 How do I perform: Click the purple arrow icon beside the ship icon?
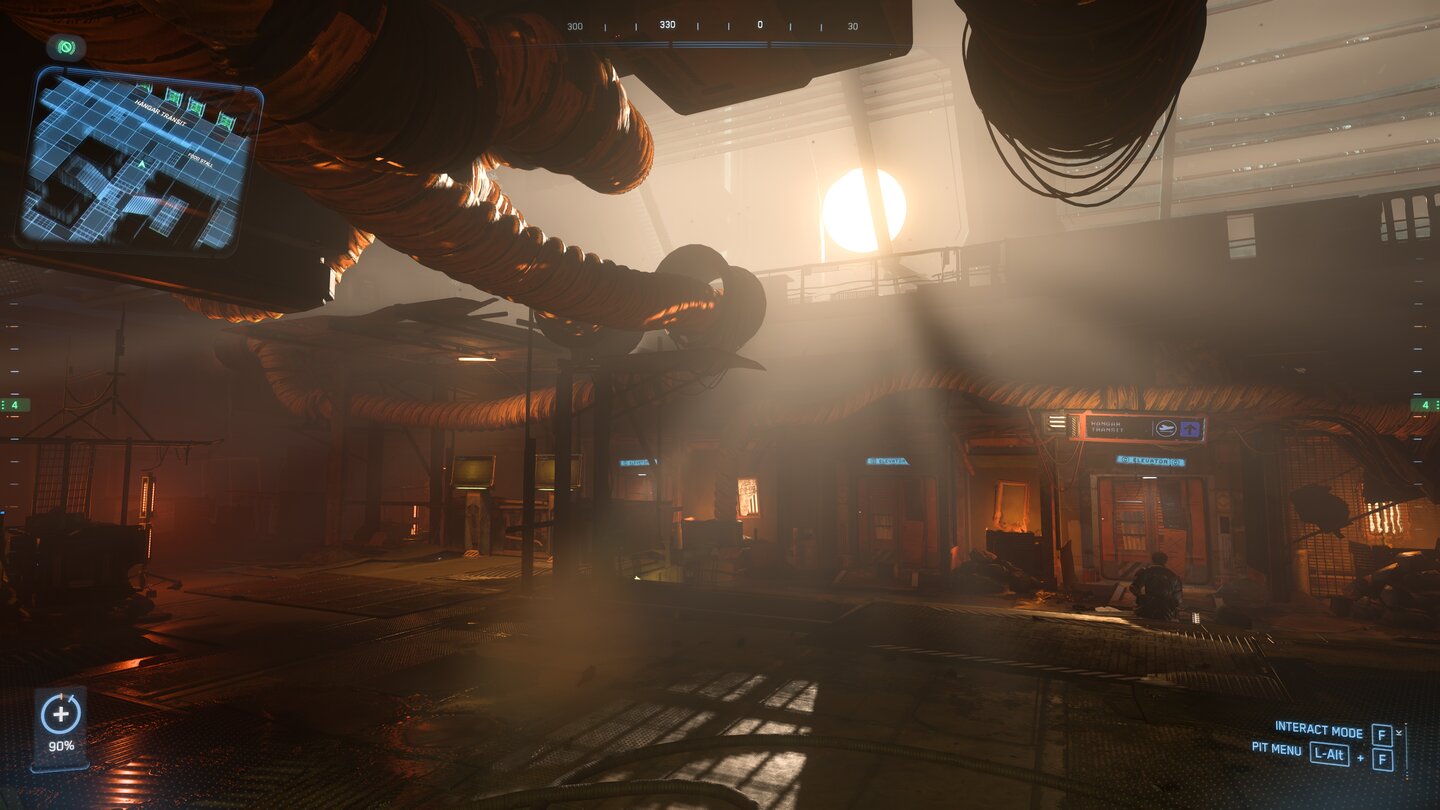coord(1191,428)
